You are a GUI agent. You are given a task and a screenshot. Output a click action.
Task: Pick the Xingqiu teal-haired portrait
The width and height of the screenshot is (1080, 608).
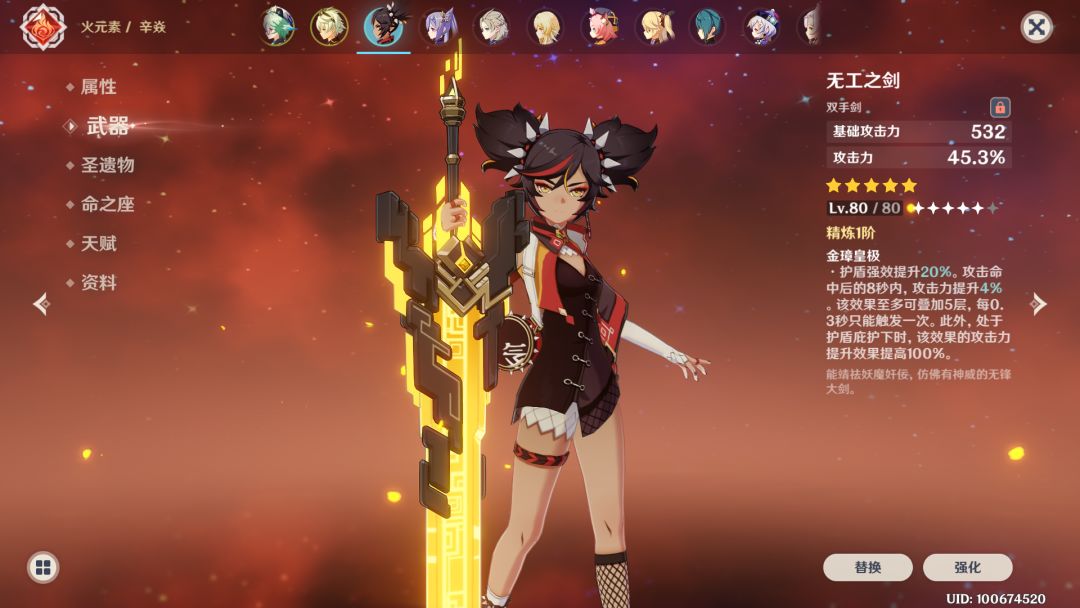[x=708, y=27]
